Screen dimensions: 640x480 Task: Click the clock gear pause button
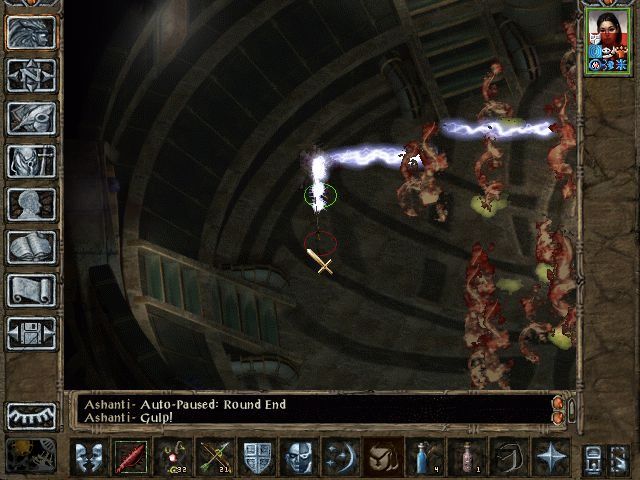click(31, 455)
